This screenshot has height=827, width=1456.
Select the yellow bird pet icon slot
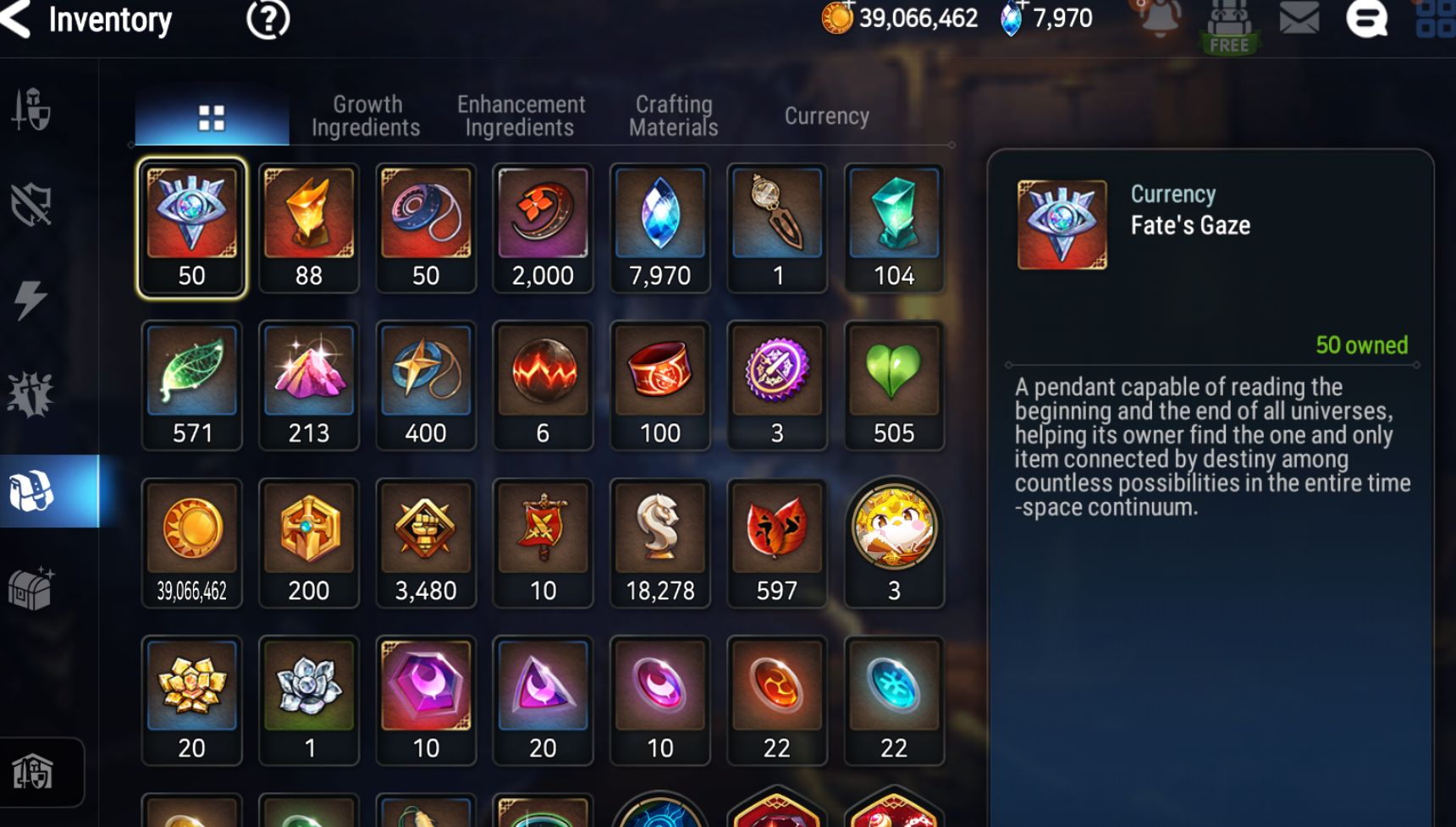point(893,543)
